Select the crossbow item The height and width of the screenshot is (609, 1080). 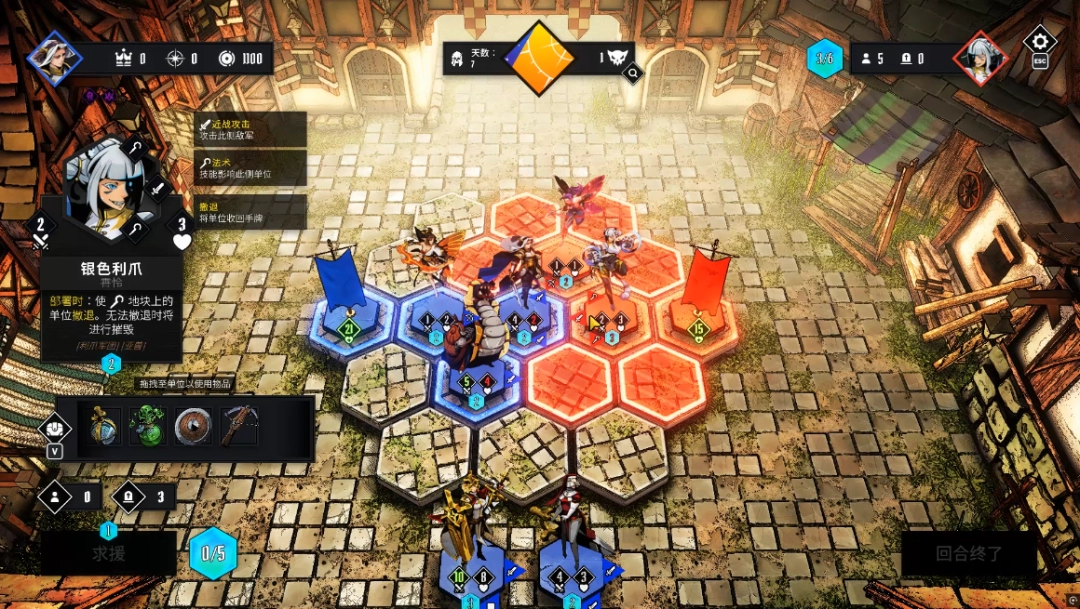click(x=239, y=426)
